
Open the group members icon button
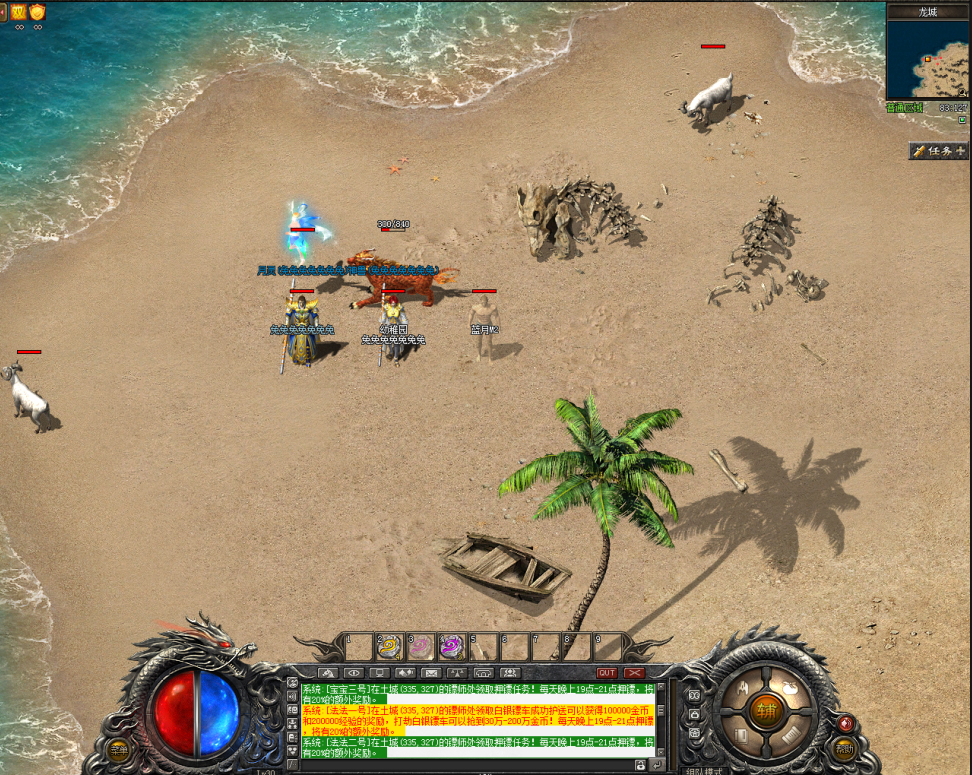point(511,673)
